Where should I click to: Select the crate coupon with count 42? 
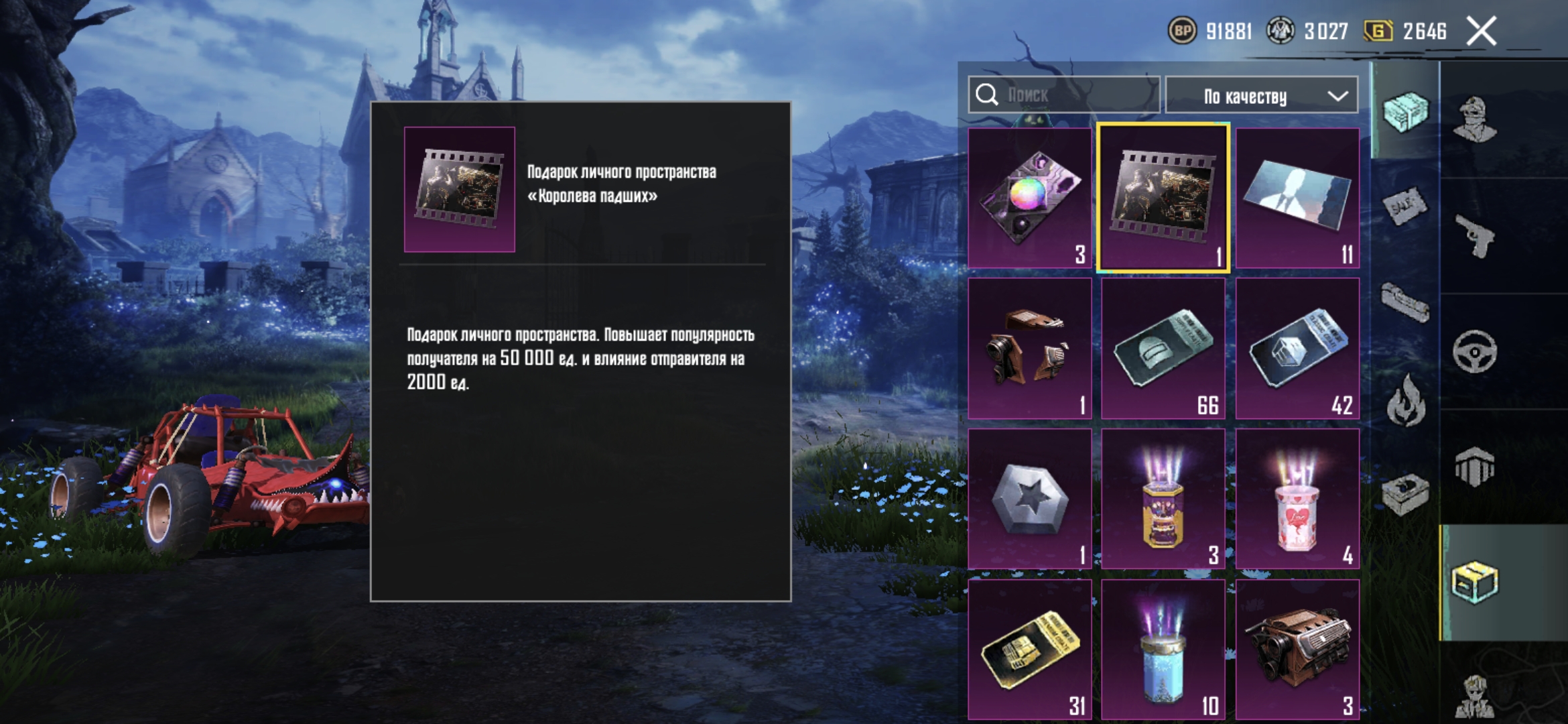[1297, 349]
